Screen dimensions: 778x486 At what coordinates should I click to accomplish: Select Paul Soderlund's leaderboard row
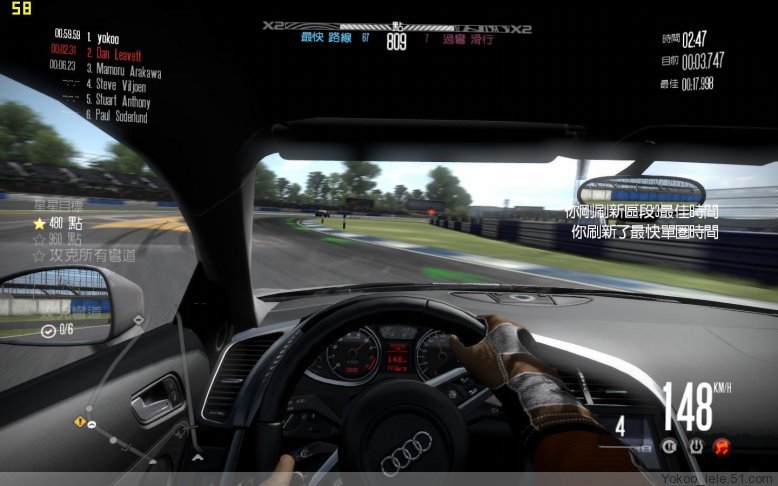(x=121, y=116)
